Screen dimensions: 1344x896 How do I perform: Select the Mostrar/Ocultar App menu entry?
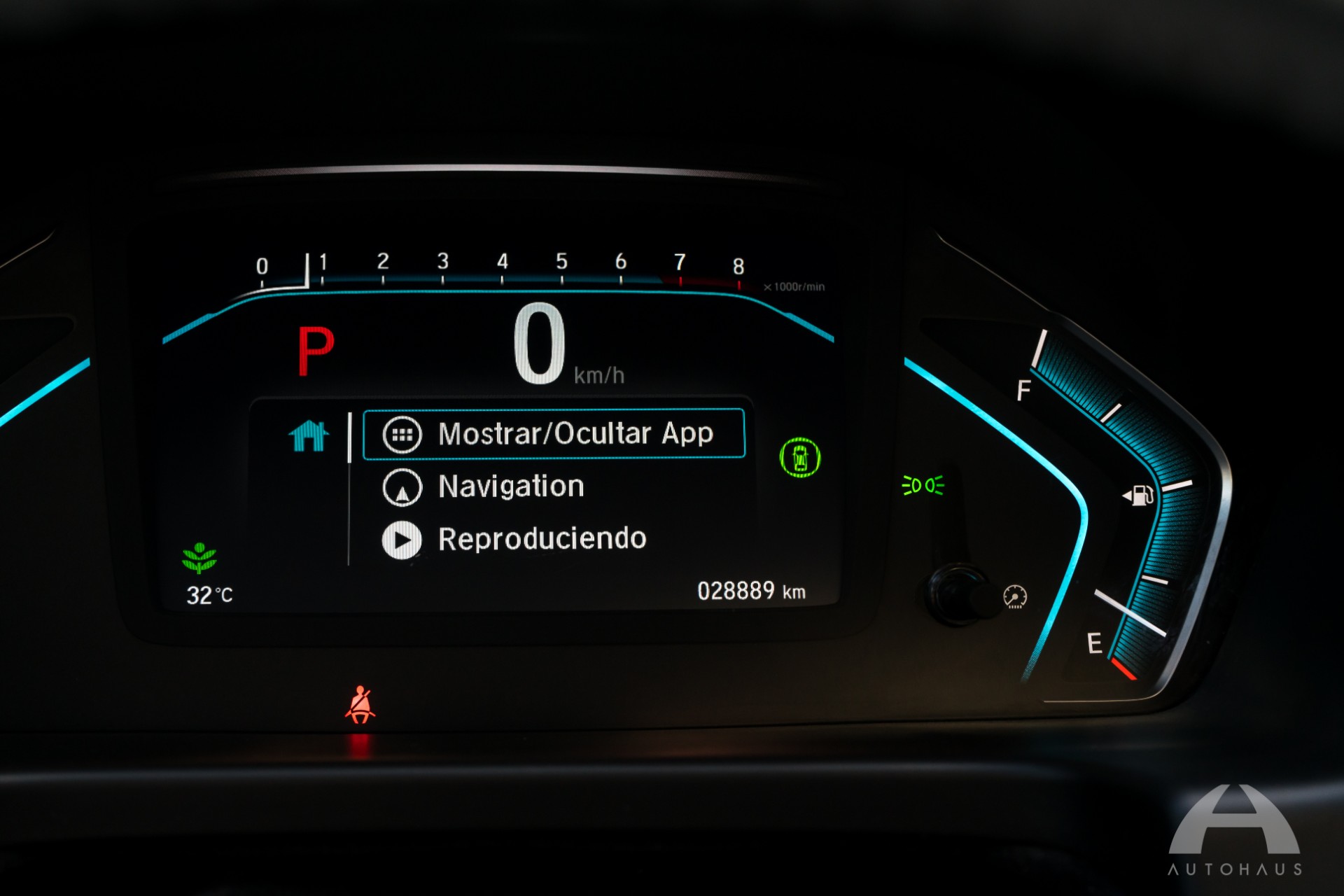pyautogui.click(x=553, y=434)
